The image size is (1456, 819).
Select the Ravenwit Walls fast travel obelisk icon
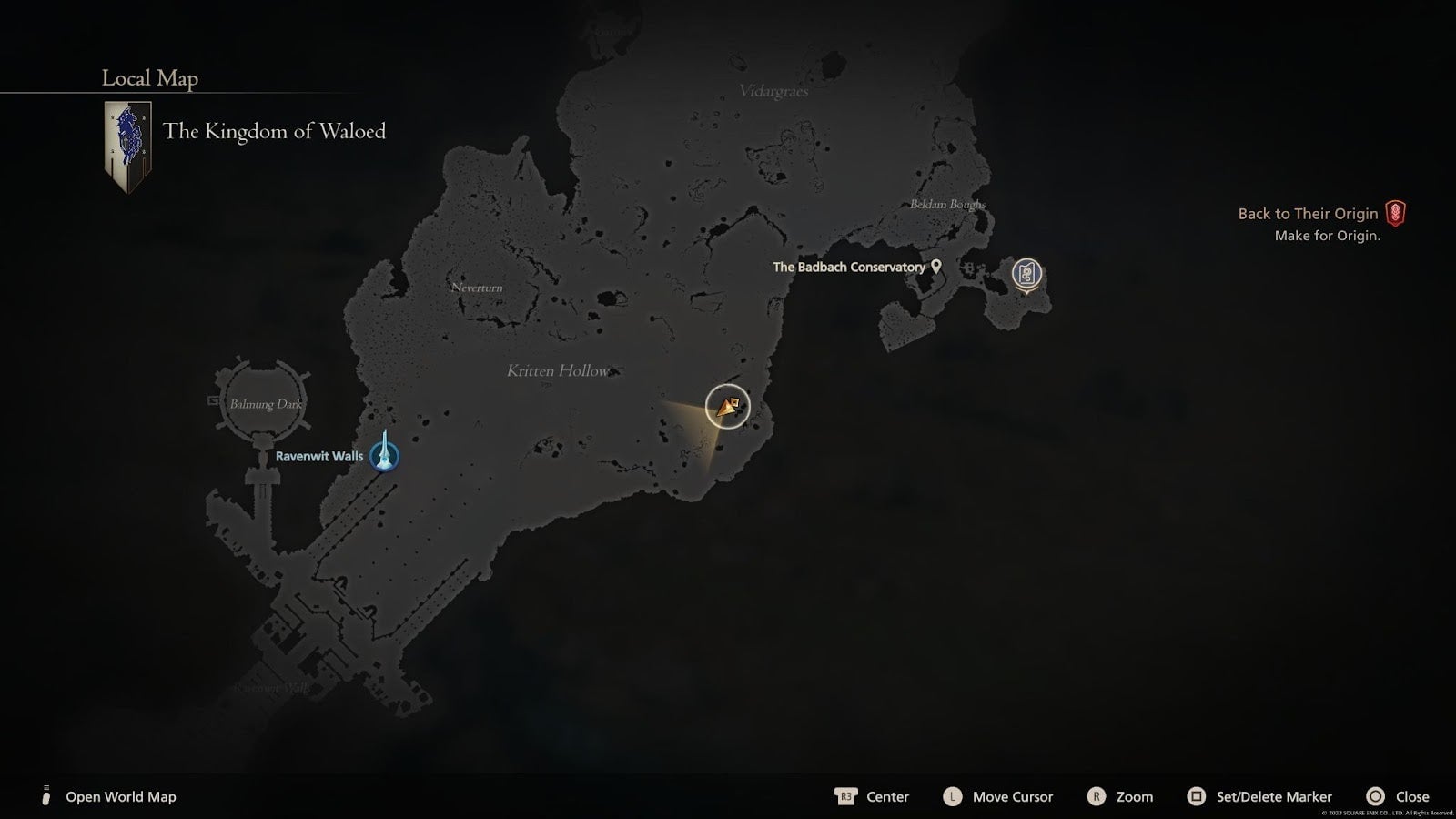click(385, 457)
